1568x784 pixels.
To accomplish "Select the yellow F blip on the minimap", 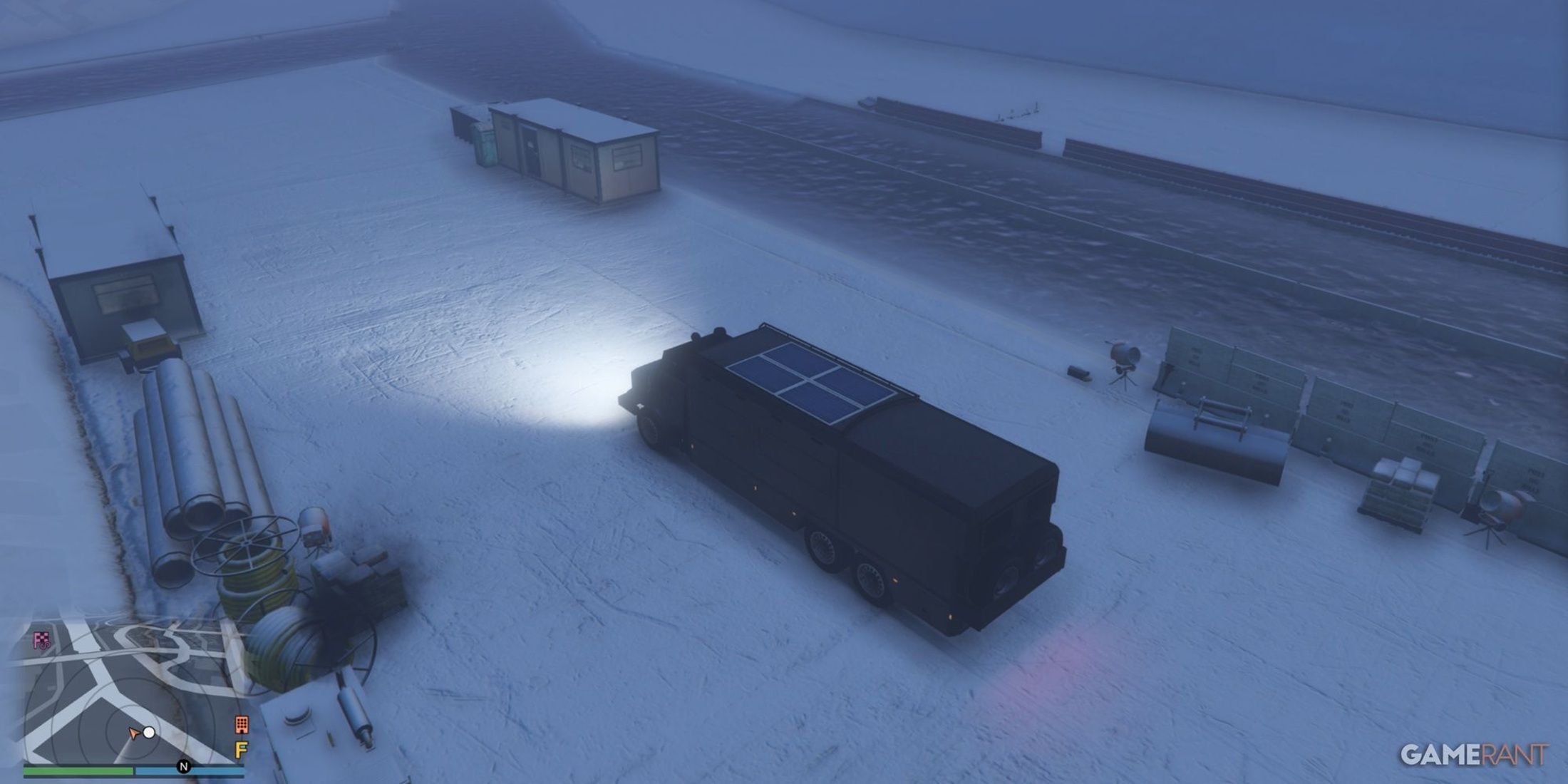I will coord(242,749).
